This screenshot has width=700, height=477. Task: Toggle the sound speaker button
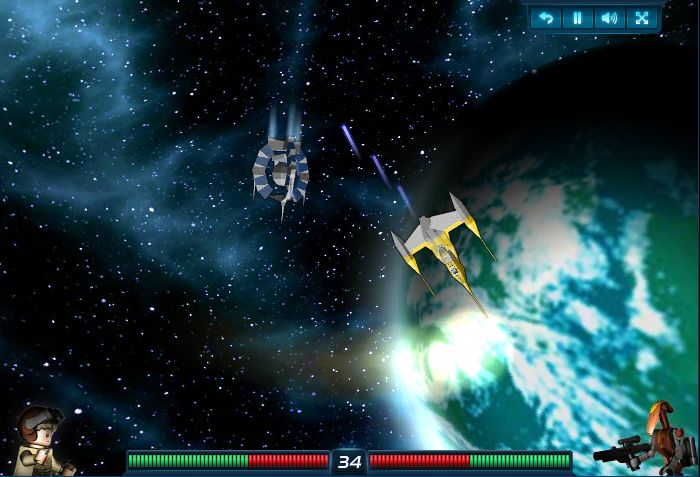pyautogui.click(x=608, y=18)
